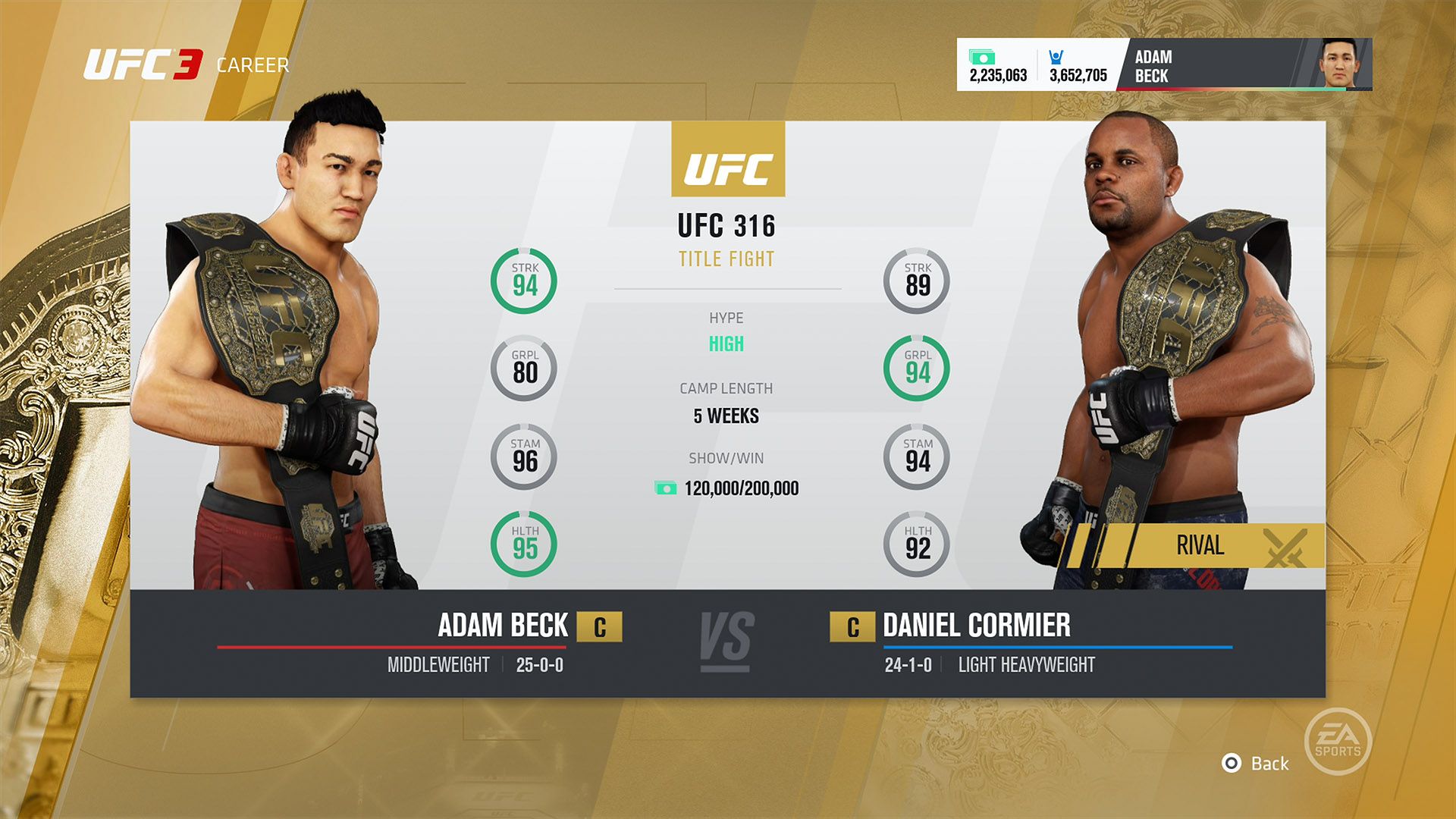Click the fans counter icon
Screen dimensions: 1456x819
click(x=1054, y=56)
